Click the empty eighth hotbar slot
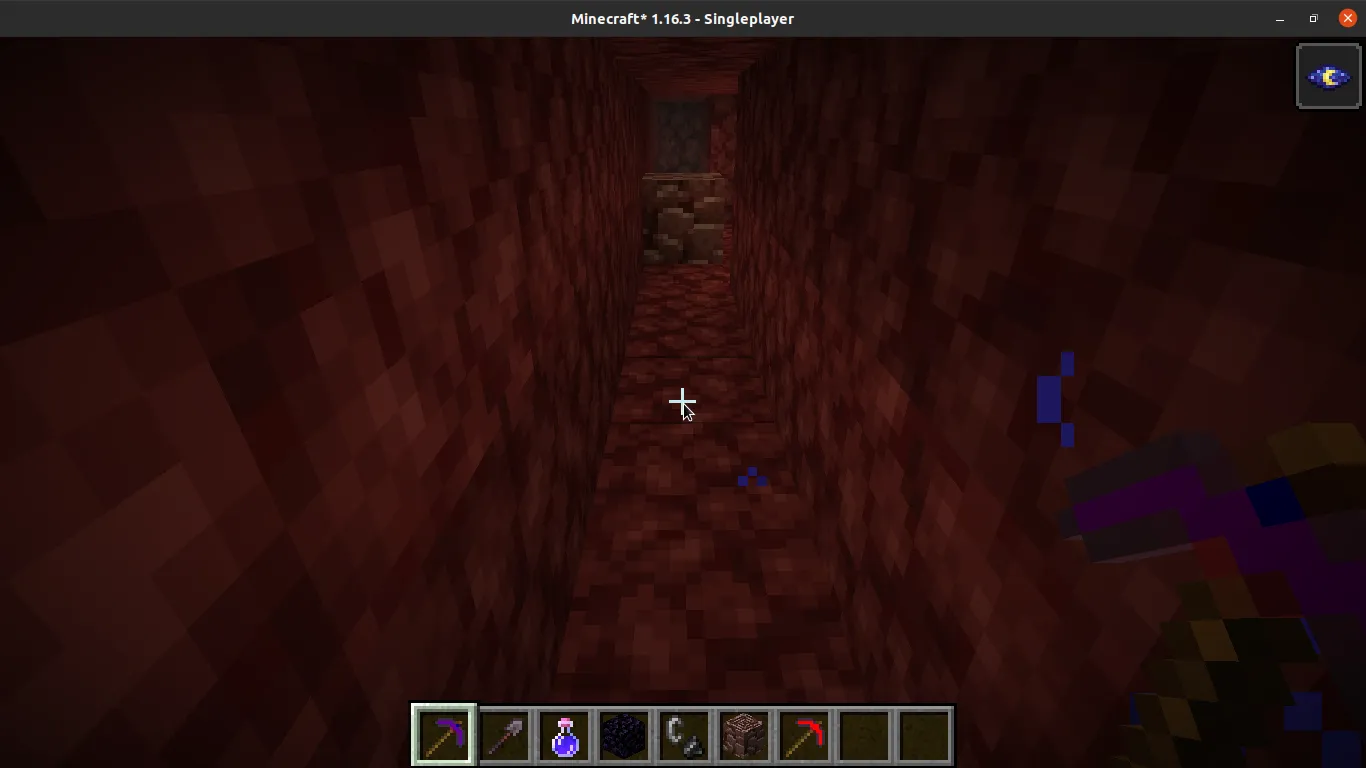This screenshot has height=768, width=1366. [863, 735]
